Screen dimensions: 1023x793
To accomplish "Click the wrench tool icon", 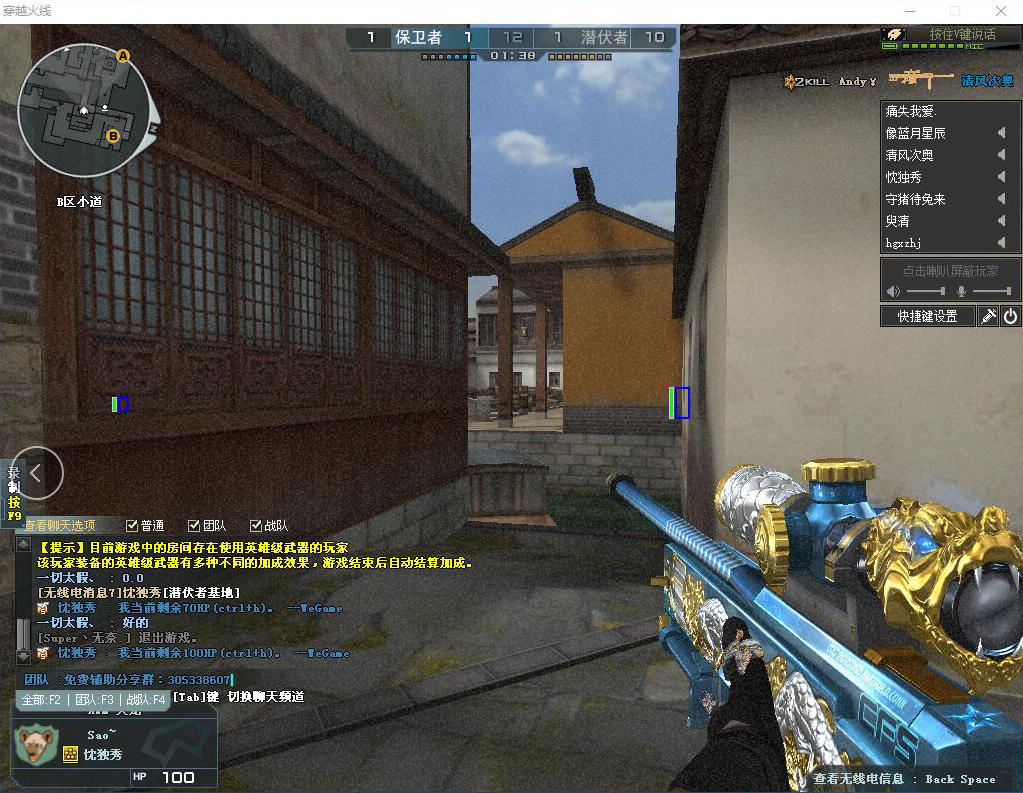I will (x=988, y=316).
